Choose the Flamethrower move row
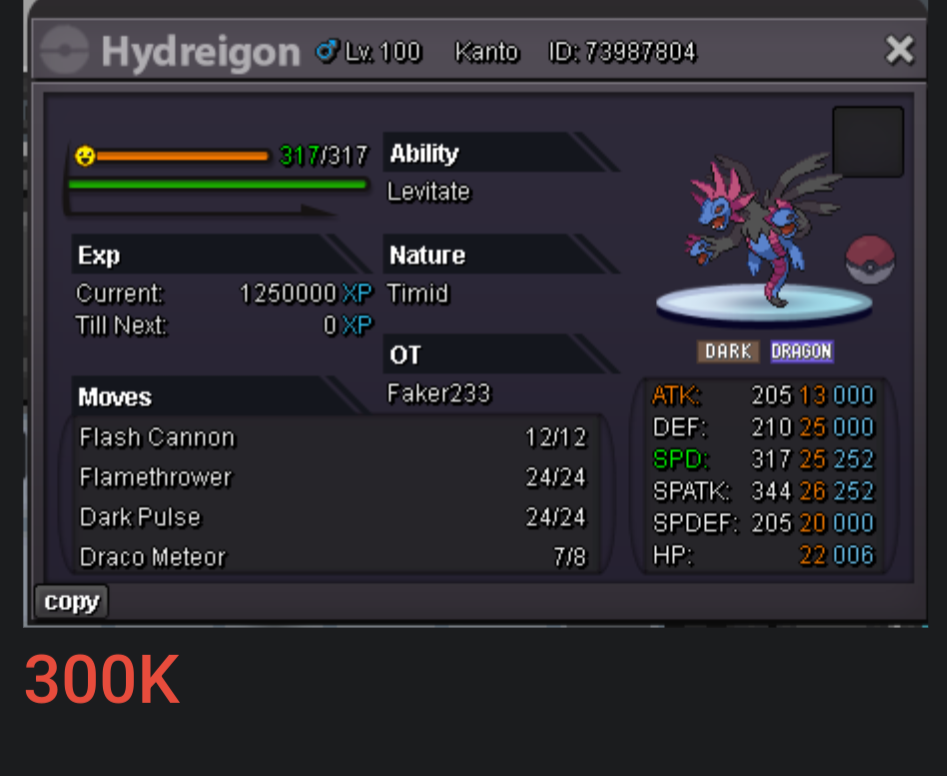Screen dimensions: 947x776 [x=333, y=478]
